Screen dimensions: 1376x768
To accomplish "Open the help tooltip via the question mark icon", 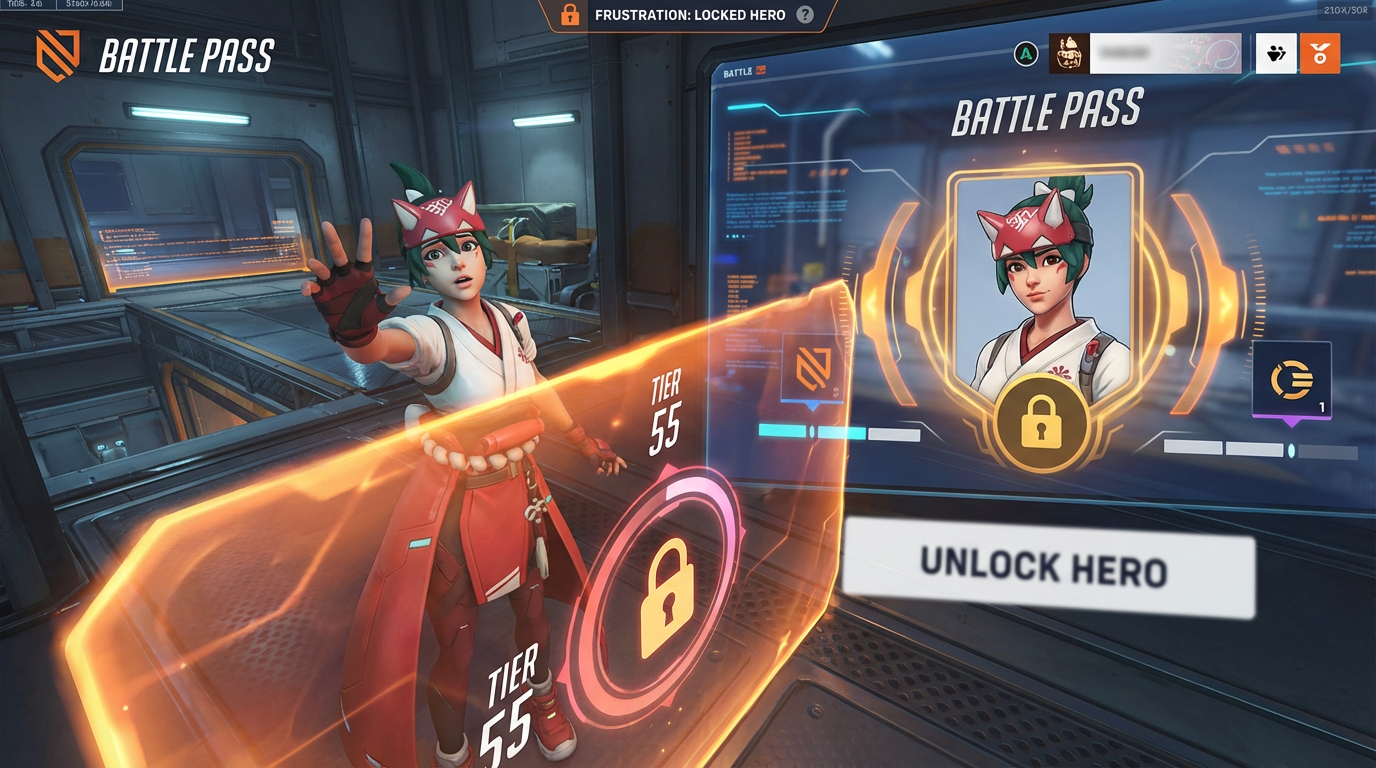I will [805, 15].
